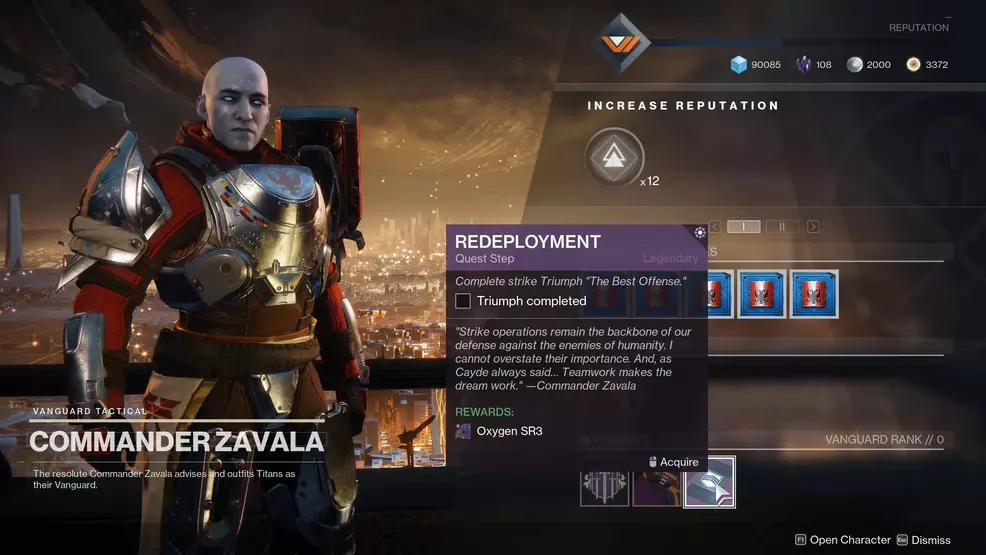Viewport: 986px width, 555px height.
Task: Go to the previous page with left arrow
Action: point(715,227)
